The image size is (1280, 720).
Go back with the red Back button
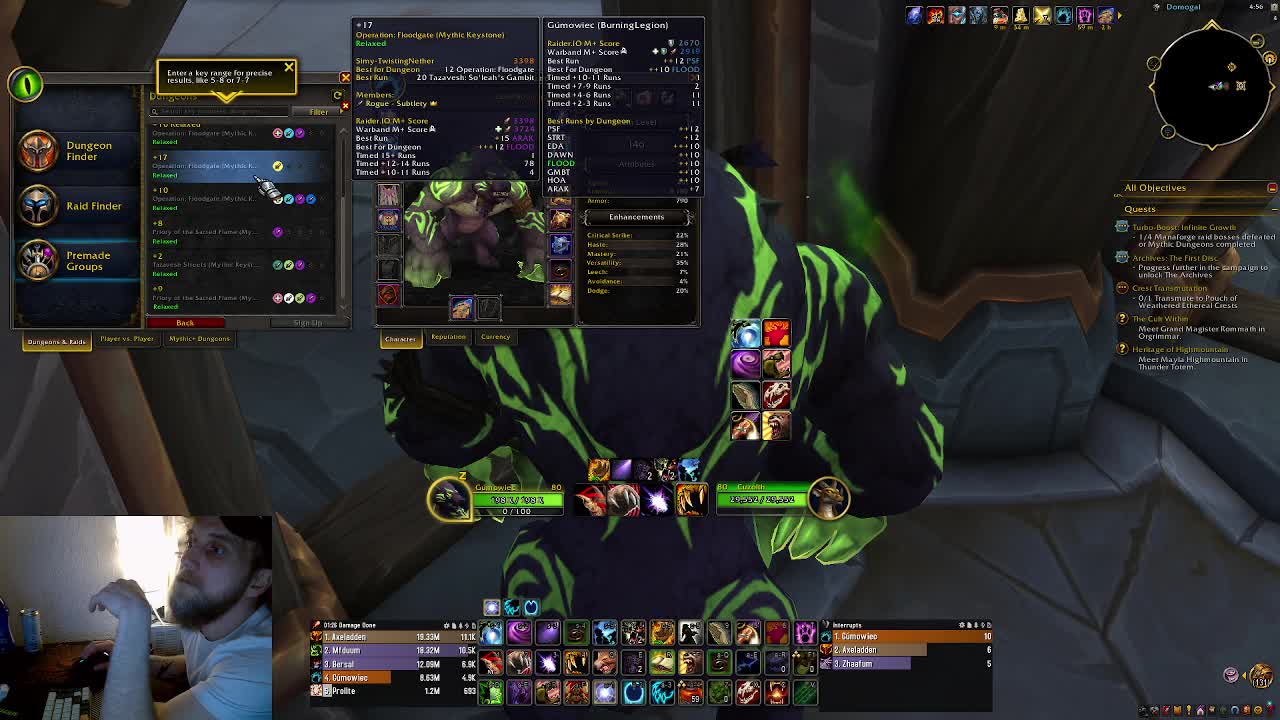(x=185, y=323)
